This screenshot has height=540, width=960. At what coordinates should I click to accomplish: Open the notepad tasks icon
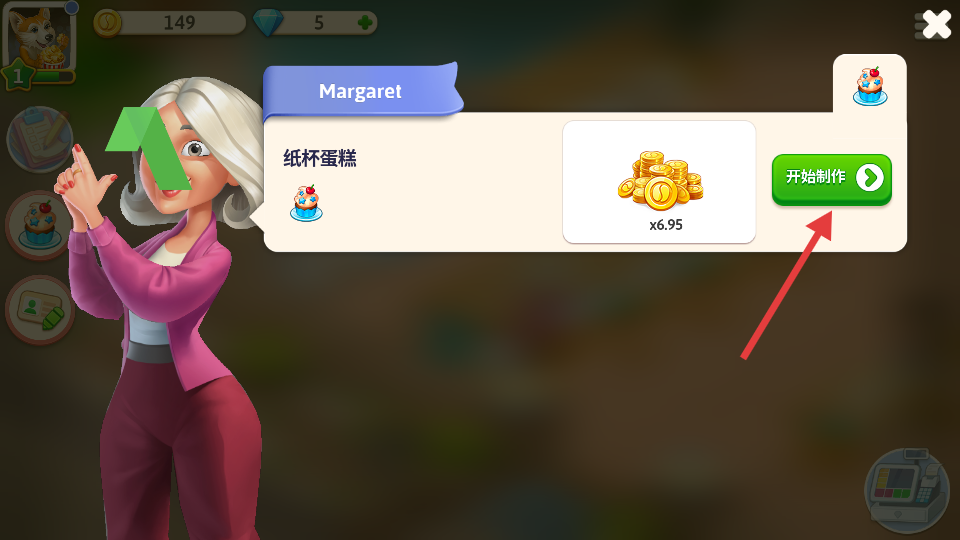tap(40, 139)
